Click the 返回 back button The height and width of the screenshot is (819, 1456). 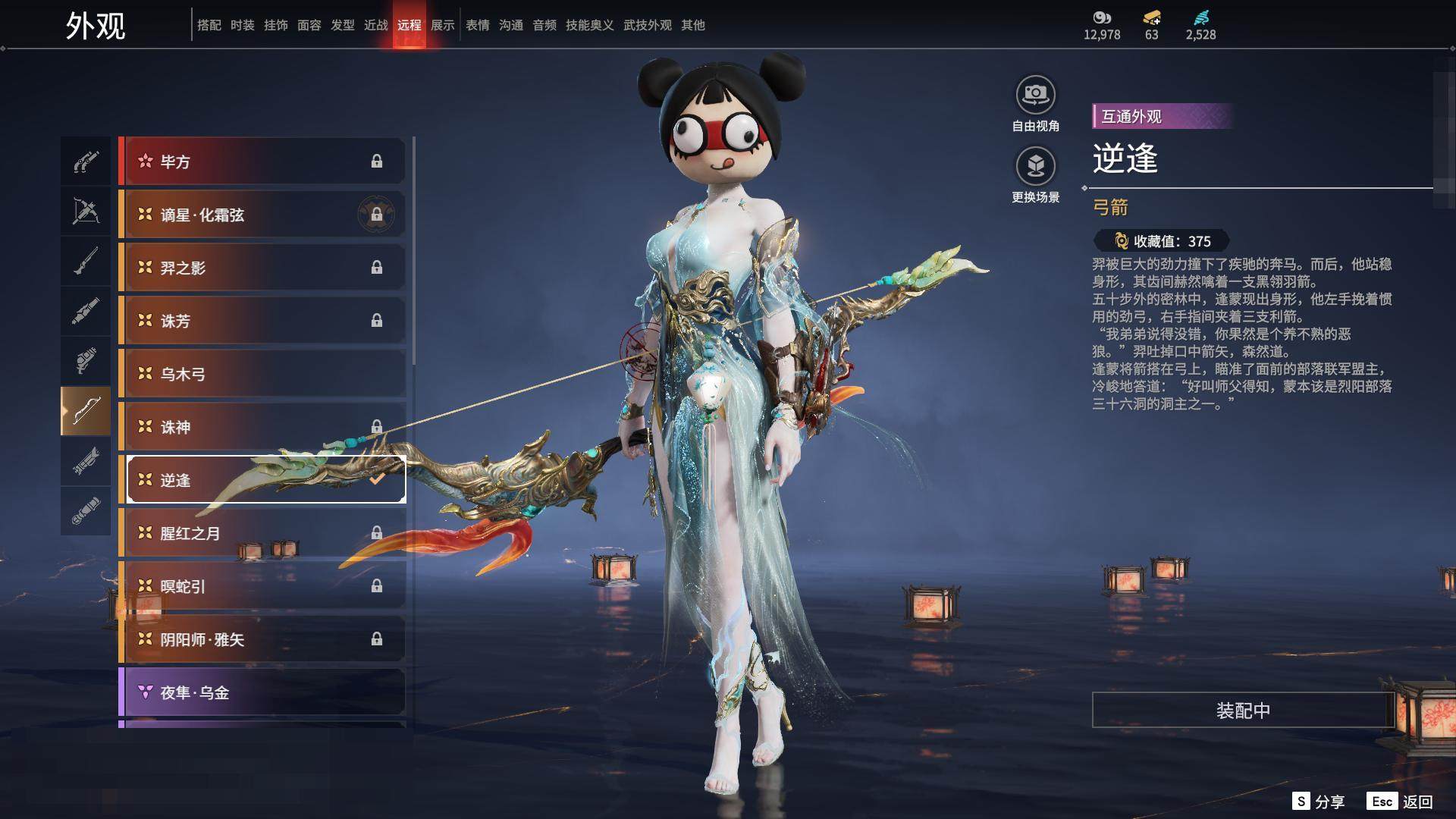(1417, 802)
